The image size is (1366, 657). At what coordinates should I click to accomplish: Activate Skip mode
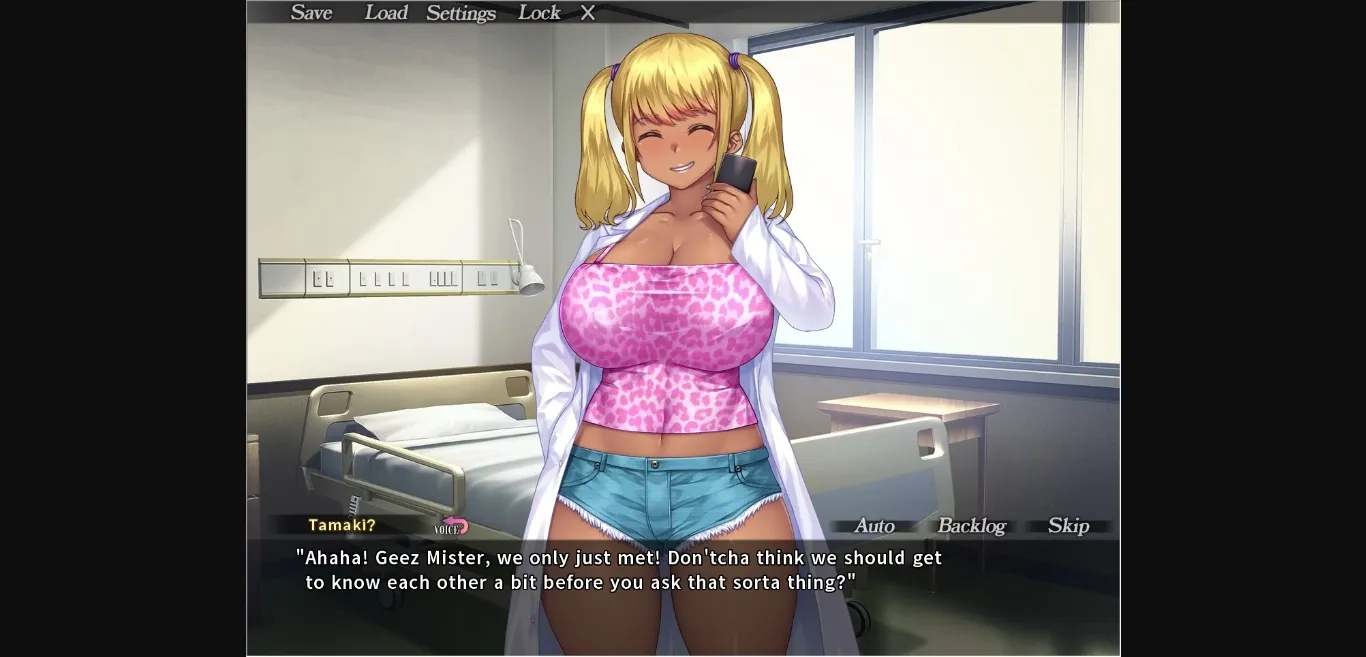(1068, 526)
